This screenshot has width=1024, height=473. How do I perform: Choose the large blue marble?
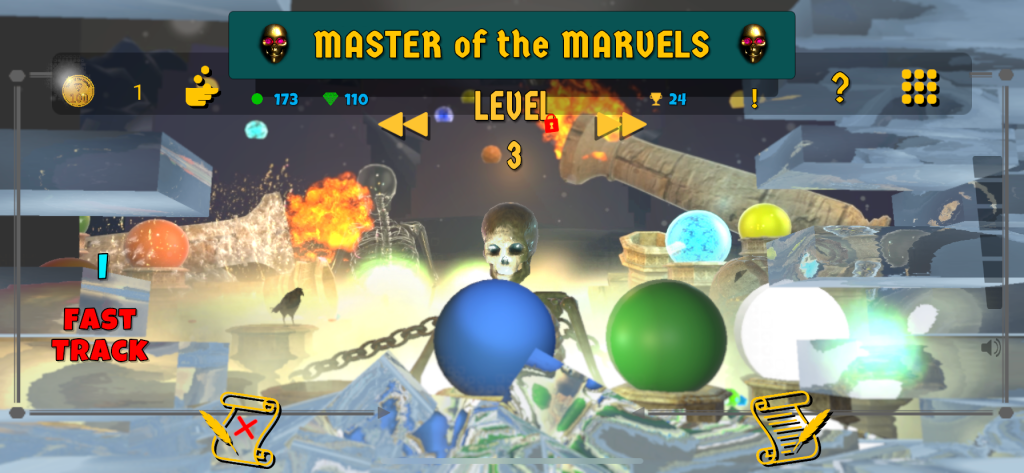pyautogui.click(x=495, y=337)
